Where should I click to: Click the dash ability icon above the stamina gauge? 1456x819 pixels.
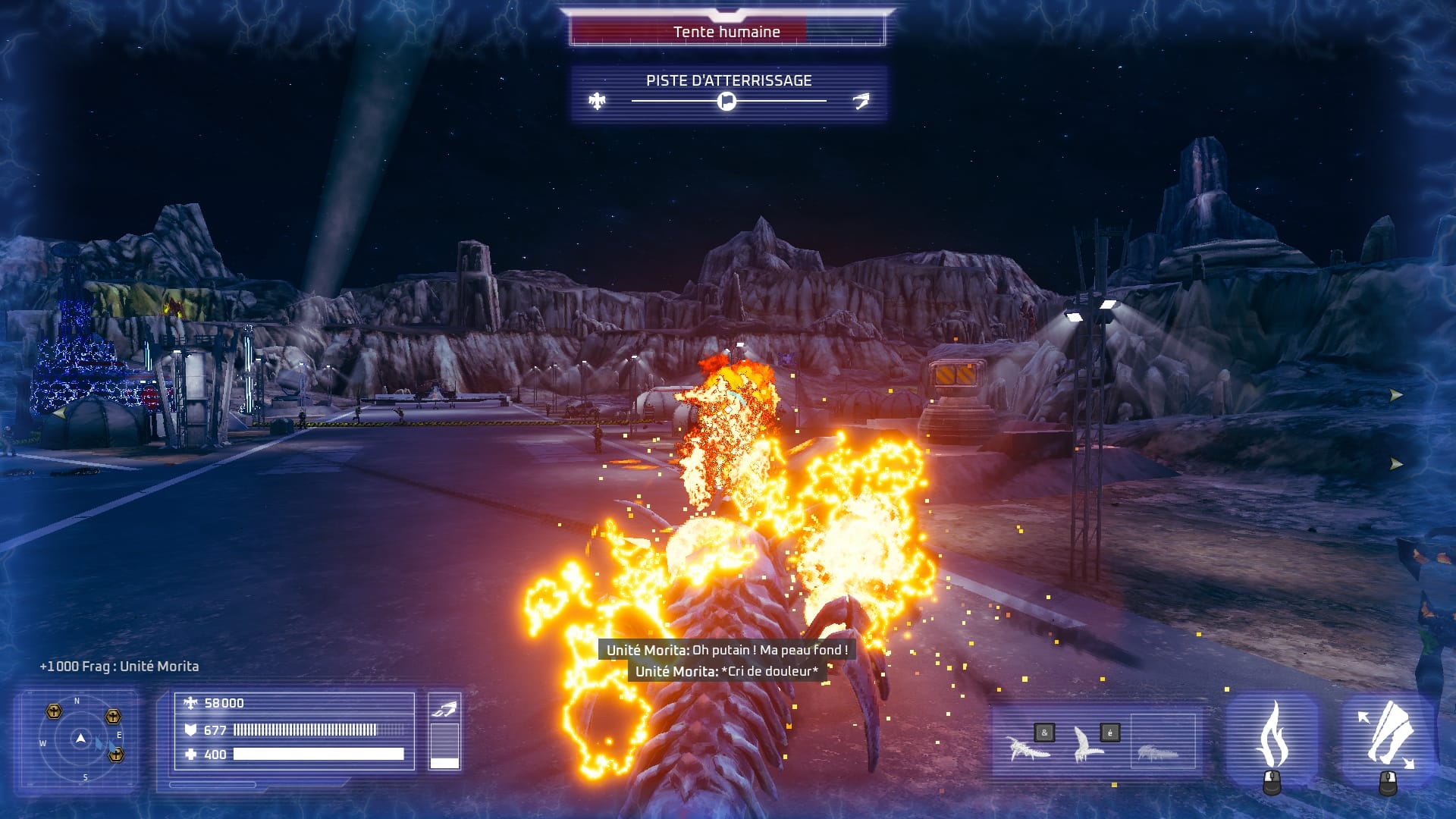pyautogui.click(x=446, y=709)
